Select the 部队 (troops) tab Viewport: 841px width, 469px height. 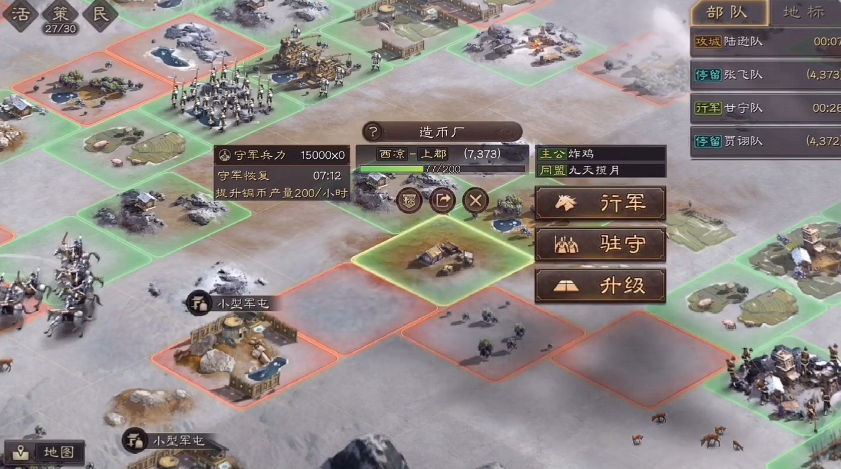coord(730,12)
